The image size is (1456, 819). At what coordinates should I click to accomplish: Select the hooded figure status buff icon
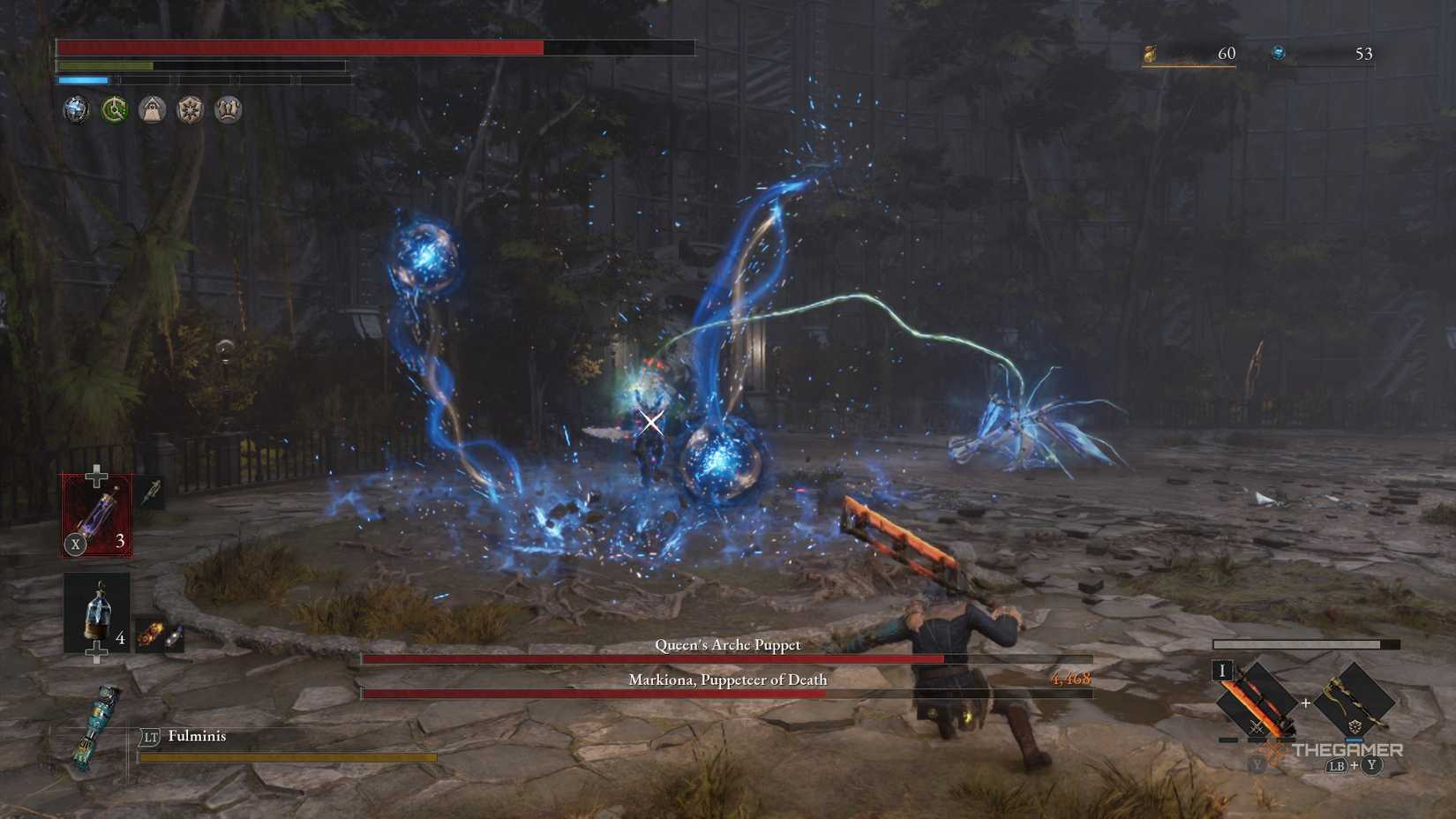150,109
